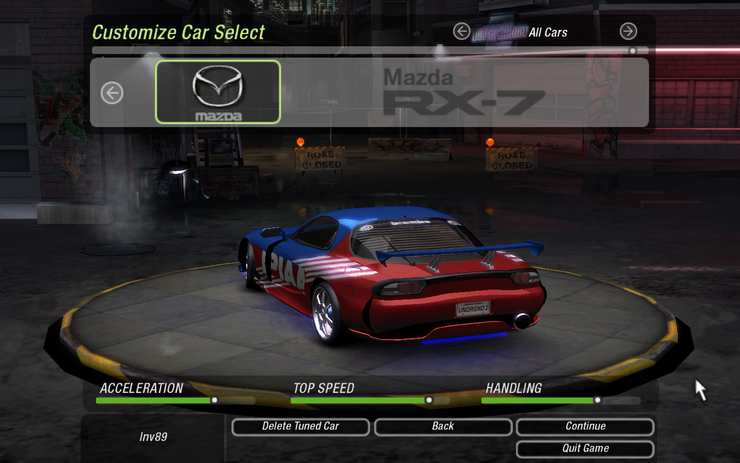Continue with the selected Mazda RX-7
Screen dimensions: 740x463
[585, 427]
